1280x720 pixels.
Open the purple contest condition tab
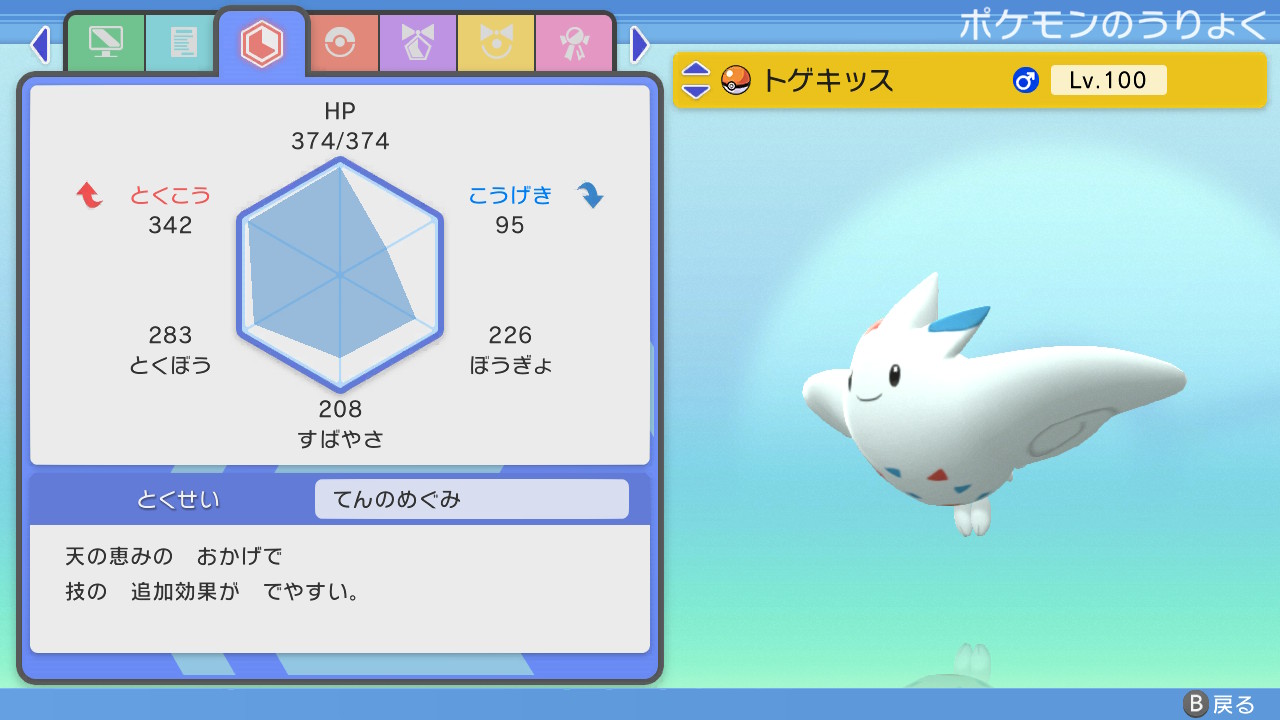pyautogui.click(x=418, y=42)
